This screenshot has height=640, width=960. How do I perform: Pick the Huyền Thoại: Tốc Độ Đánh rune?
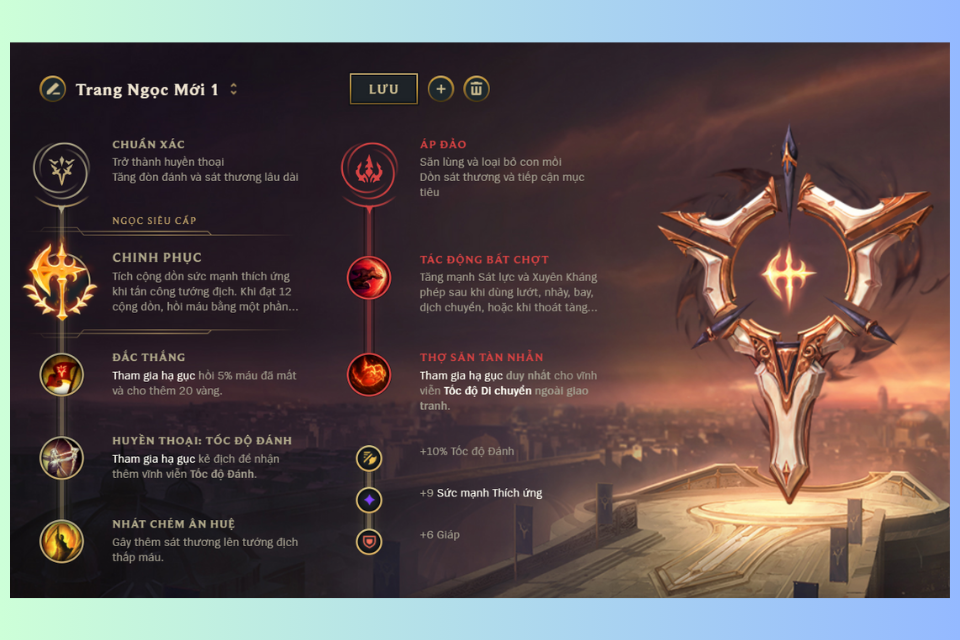pyautogui.click(x=61, y=458)
